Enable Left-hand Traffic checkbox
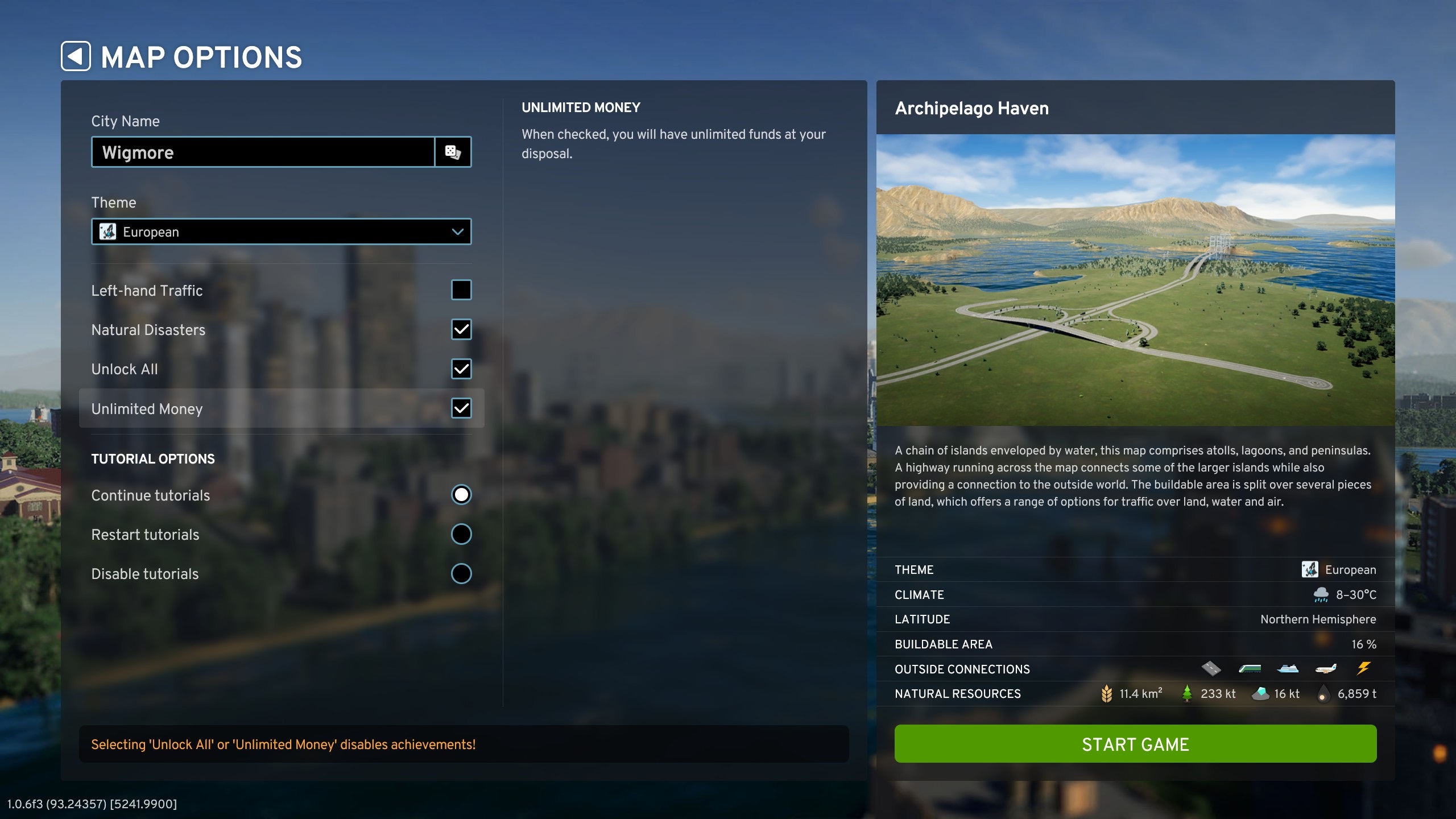1456x819 pixels. tap(461, 290)
